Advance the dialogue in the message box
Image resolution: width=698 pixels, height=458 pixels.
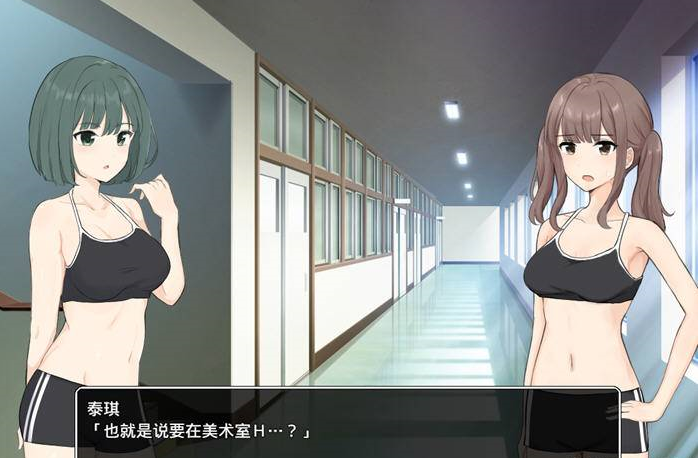point(347,422)
